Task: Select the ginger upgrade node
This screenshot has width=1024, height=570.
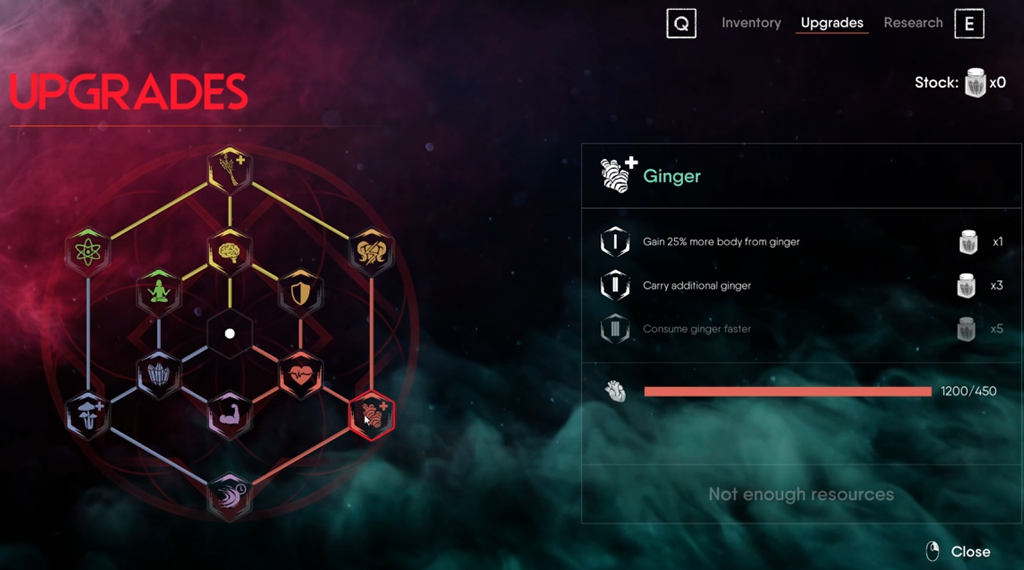Action: (x=372, y=414)
